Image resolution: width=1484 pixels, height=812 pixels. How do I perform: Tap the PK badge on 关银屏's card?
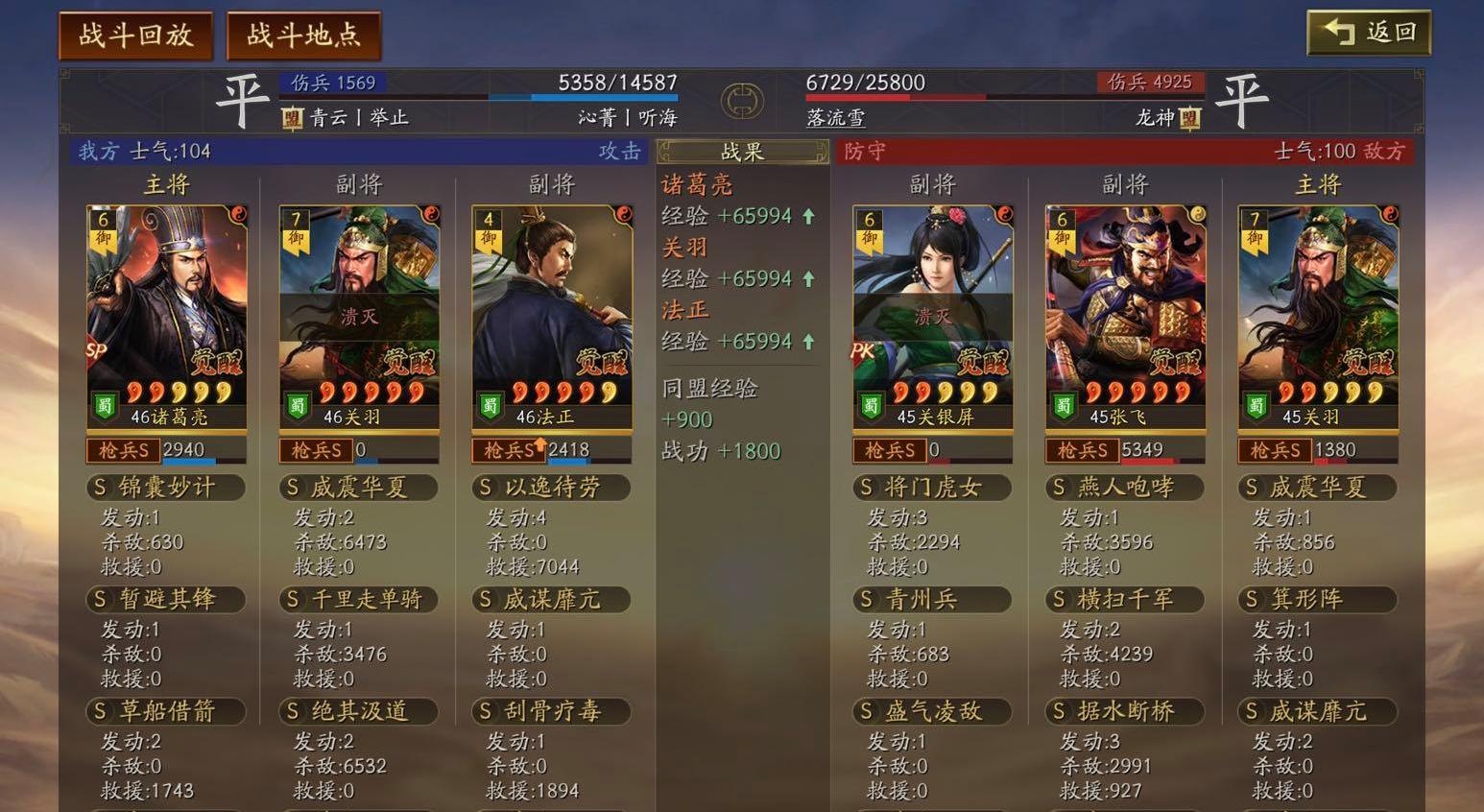click(864, 353)
